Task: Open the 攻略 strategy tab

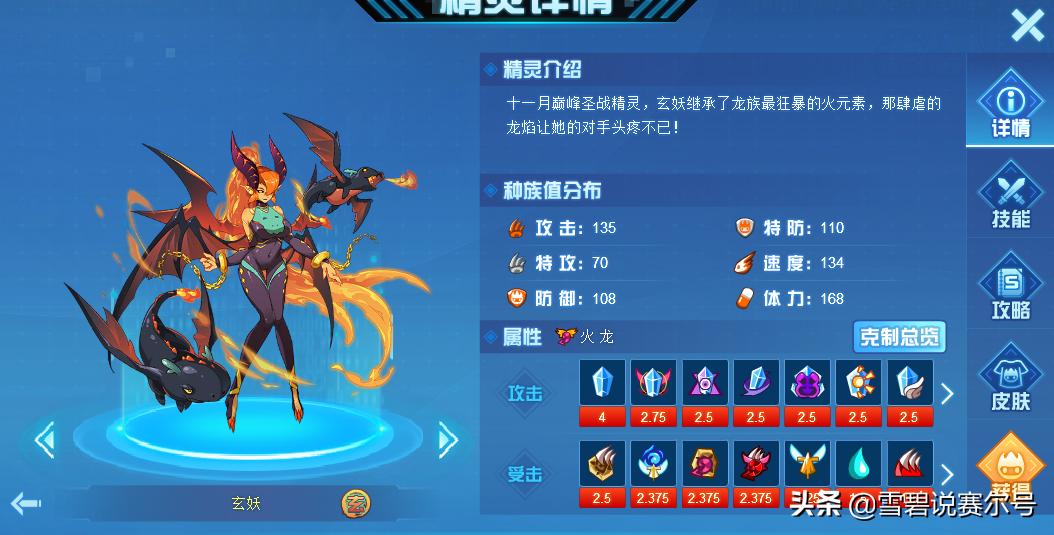Action: pyautogui.click(x=1010, y=287)
